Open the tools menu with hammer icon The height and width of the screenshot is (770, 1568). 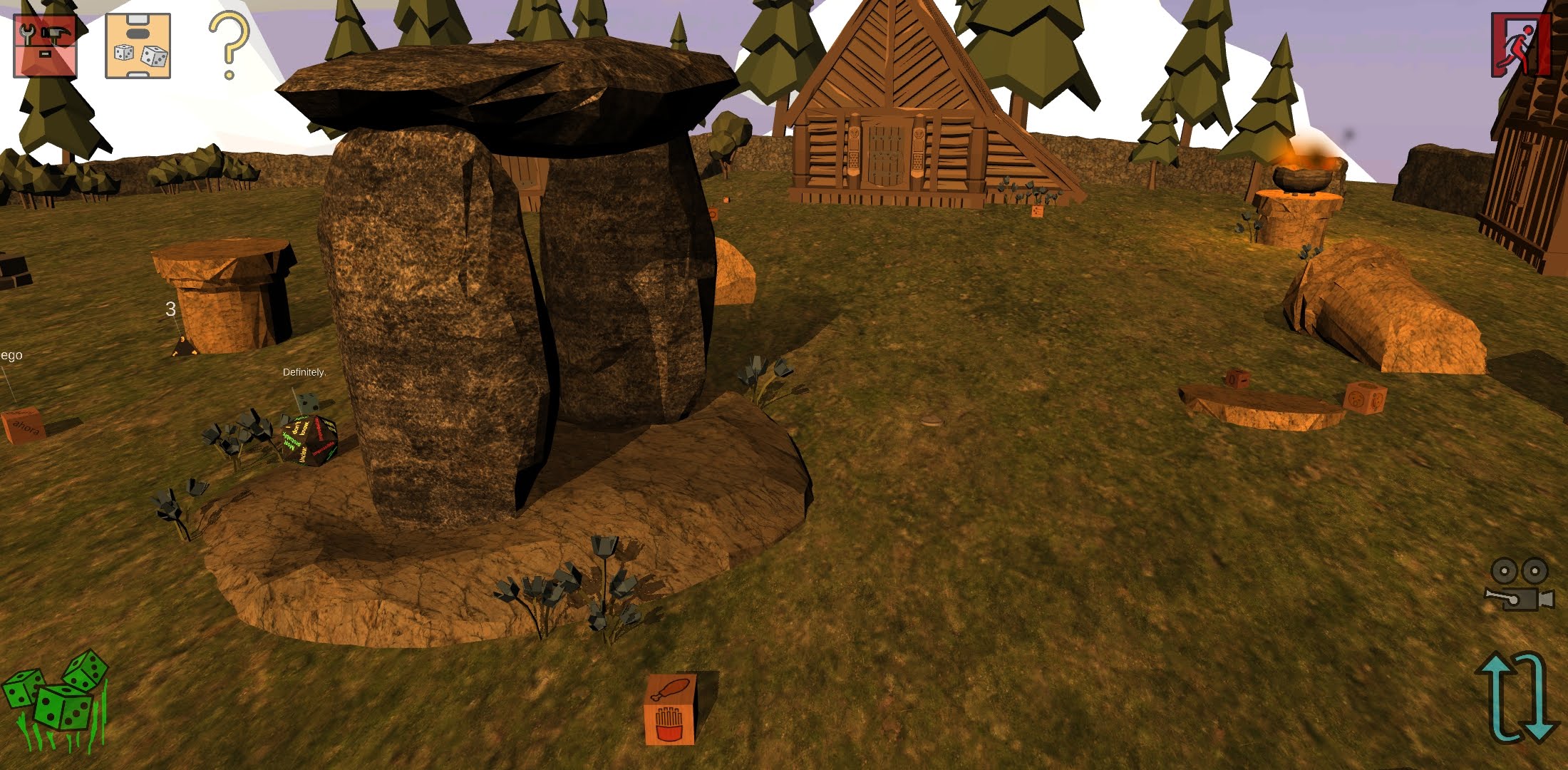45,46
